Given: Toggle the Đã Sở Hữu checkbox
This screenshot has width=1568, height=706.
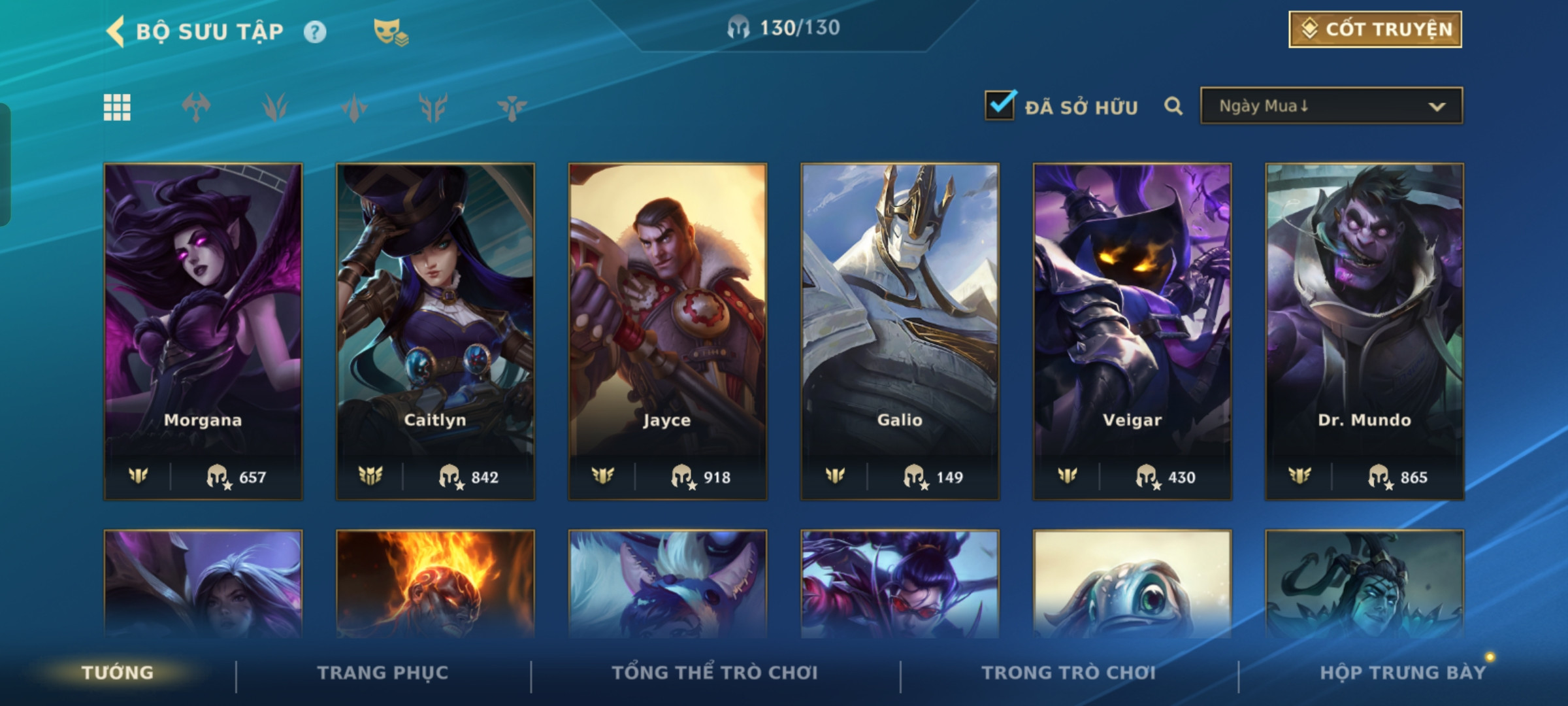Looking at the screenshot, I should [x=1000, y=105].
